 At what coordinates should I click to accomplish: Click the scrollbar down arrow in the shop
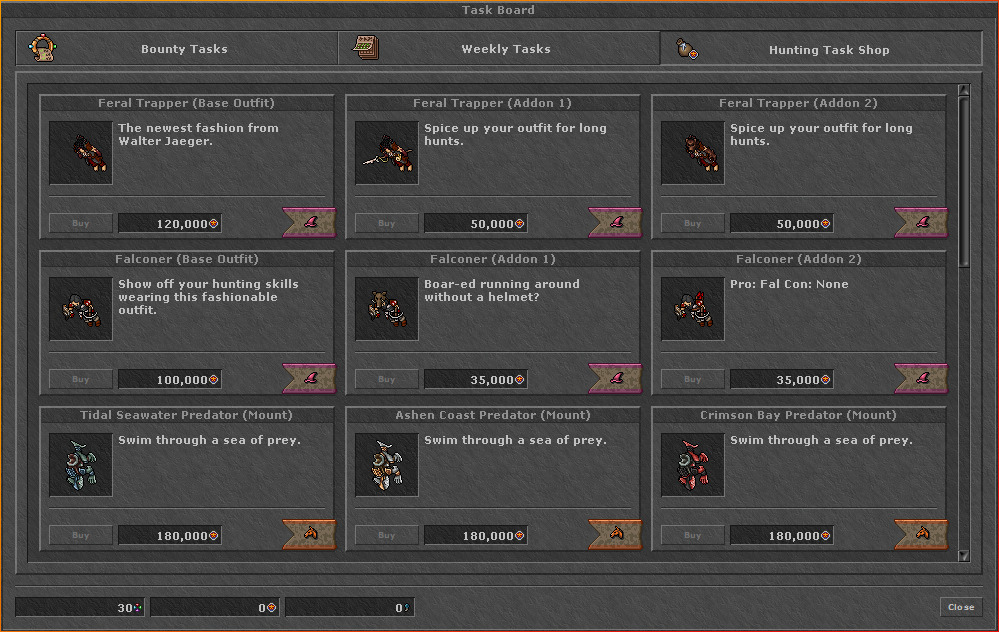[964, 555]
